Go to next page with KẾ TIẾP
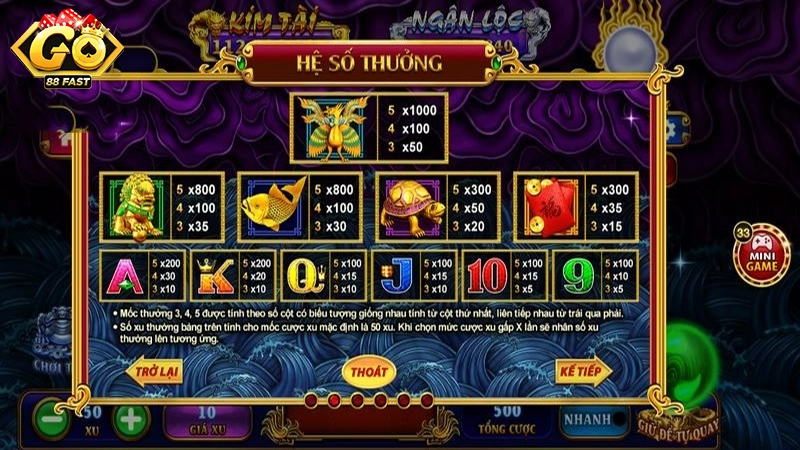This screenshot has width=800, height=450. pyautogui.click(x=582, y=371)
